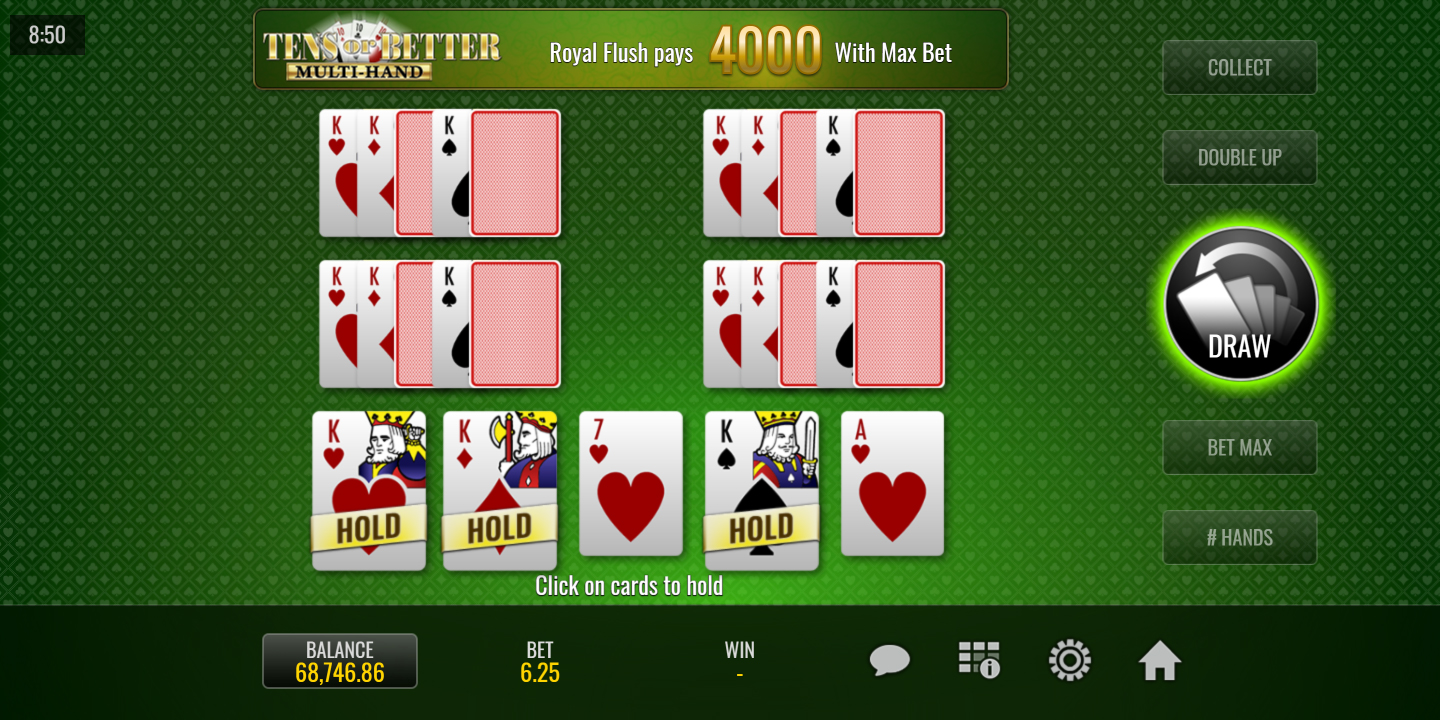Open the chat speech bubble icon
Viewport: 1440px width, 720px height.
pyautogui.click(x=889, y=661)
